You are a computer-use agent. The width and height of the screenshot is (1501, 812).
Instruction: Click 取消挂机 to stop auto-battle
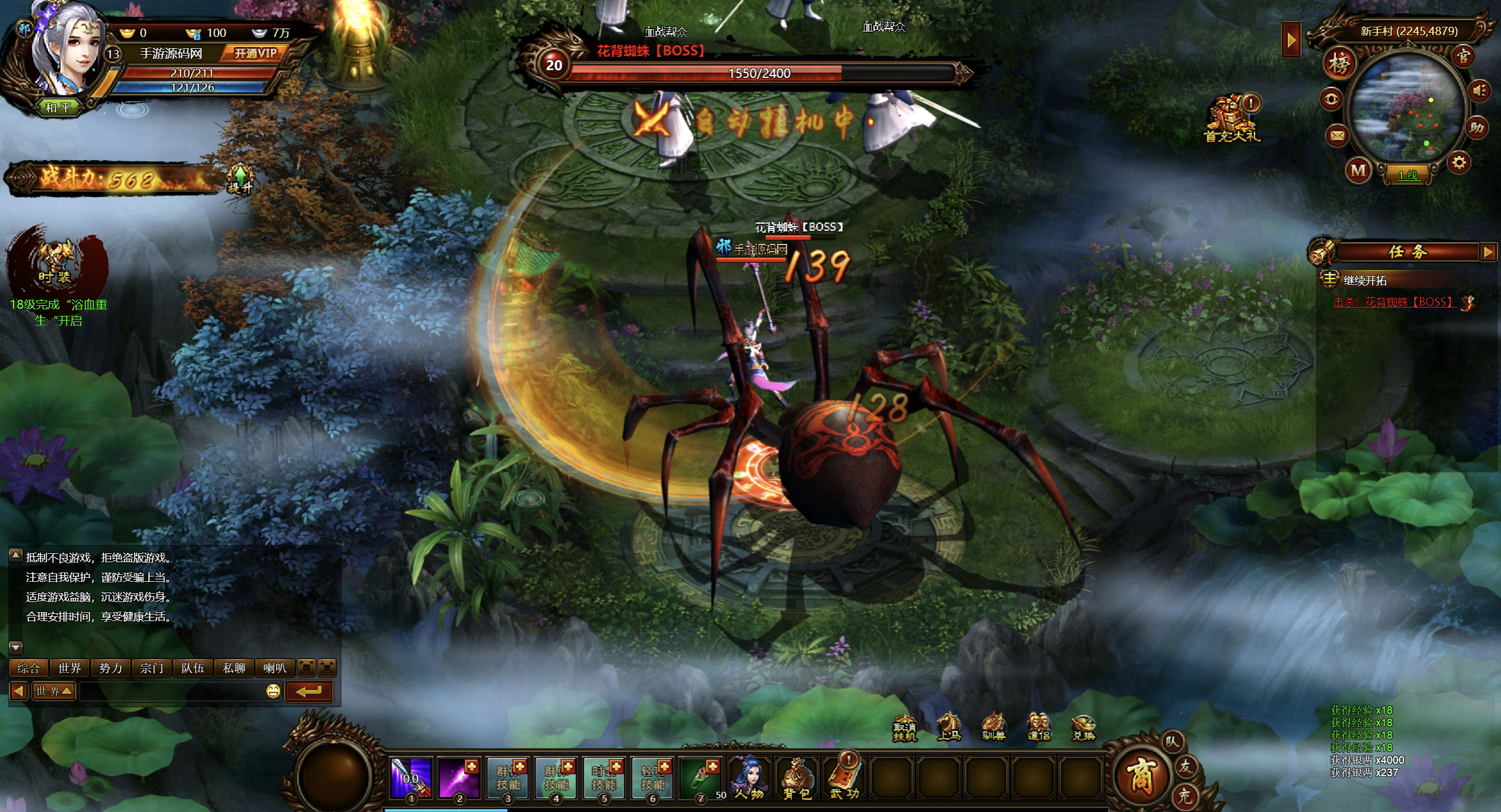(x=904, y=729)
